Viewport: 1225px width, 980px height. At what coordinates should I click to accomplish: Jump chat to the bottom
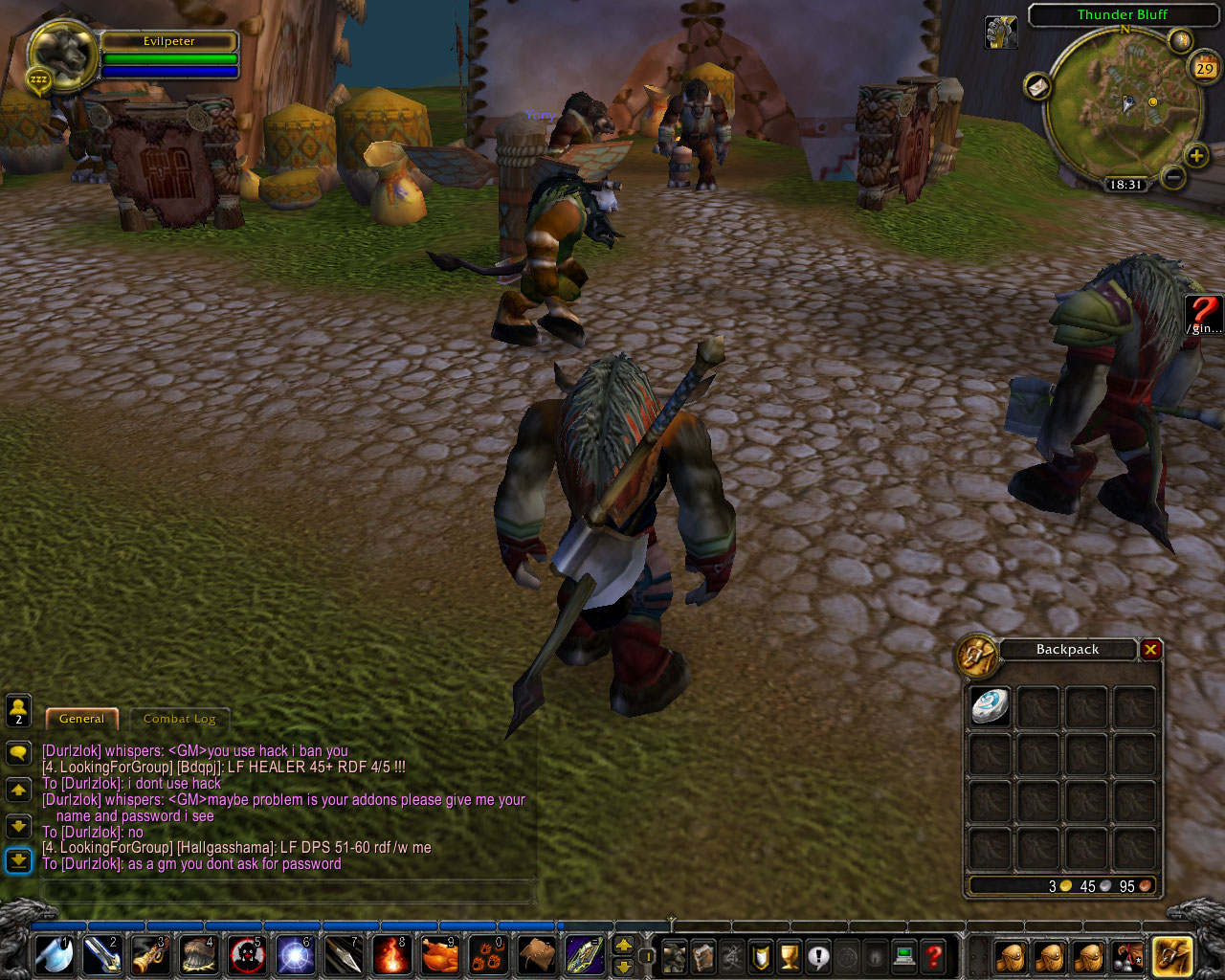point(18,860)
